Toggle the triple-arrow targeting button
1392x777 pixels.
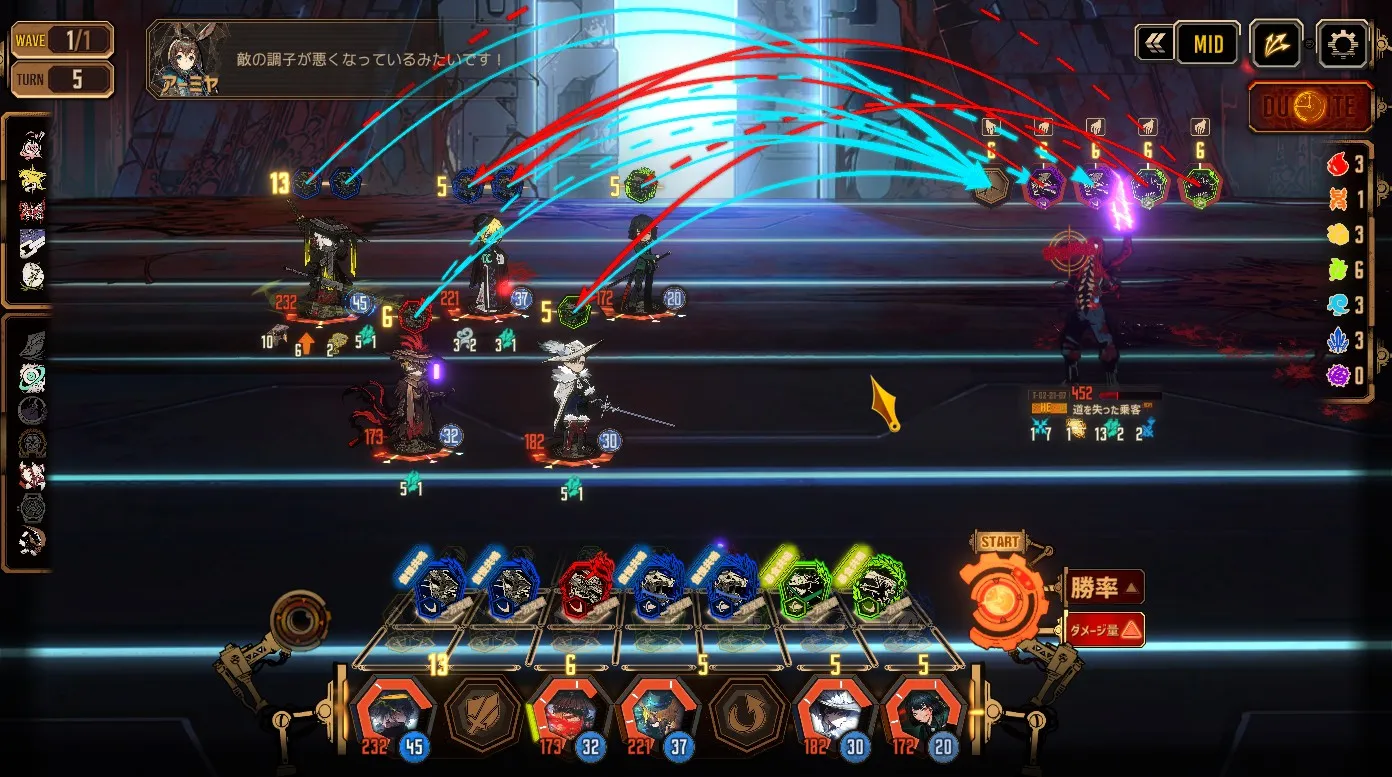point(1277,44)
